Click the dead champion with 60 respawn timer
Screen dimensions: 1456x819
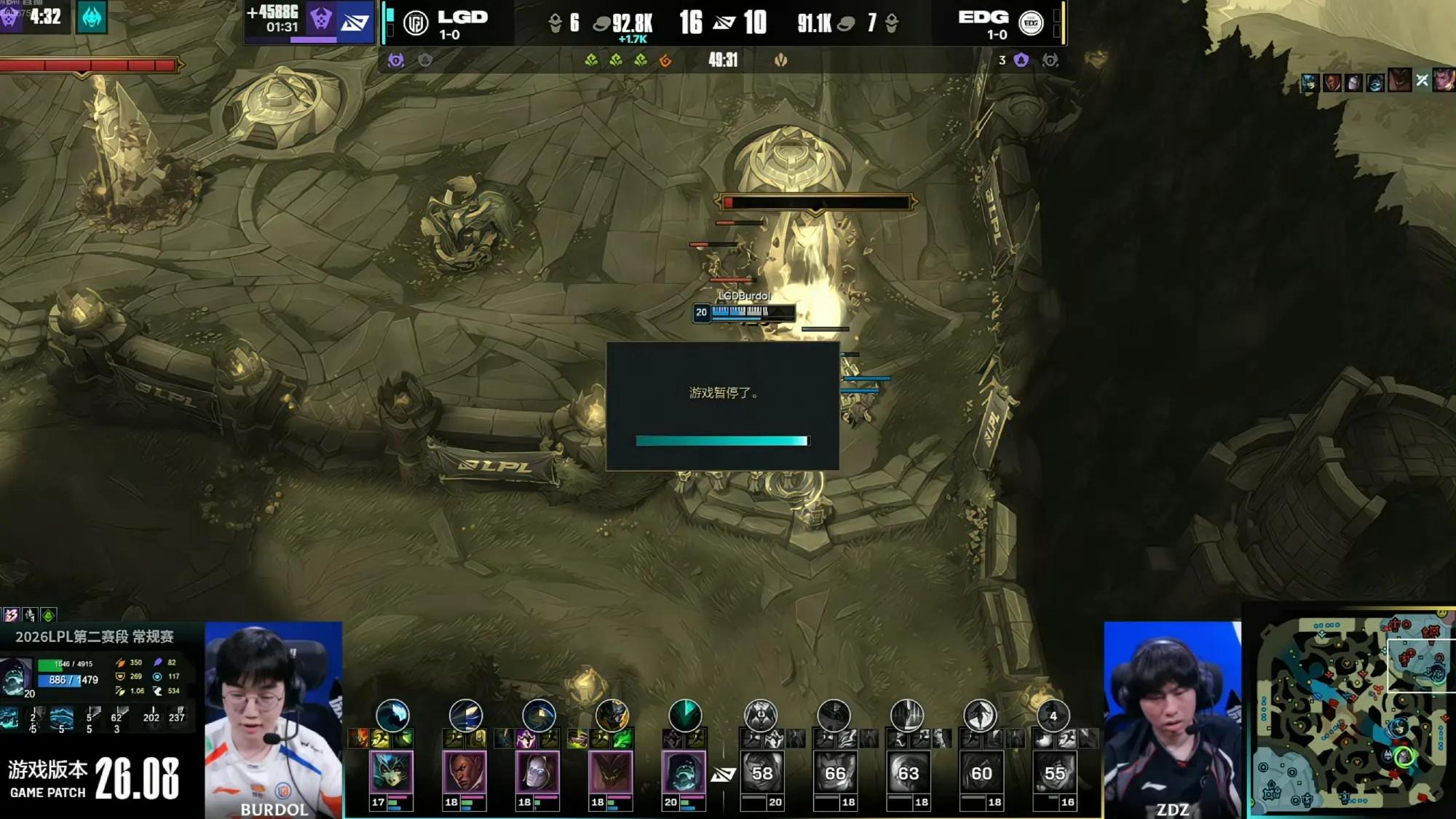[981, 772]
